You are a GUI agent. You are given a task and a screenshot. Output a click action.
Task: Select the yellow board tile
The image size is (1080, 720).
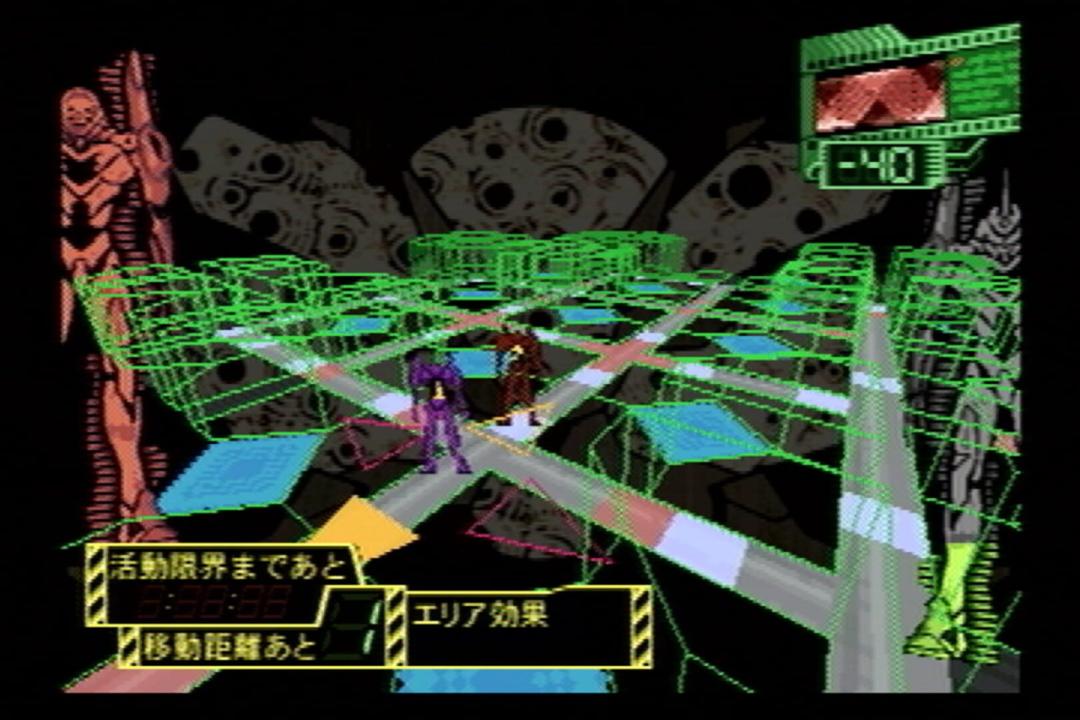click(x=366, y=528)
